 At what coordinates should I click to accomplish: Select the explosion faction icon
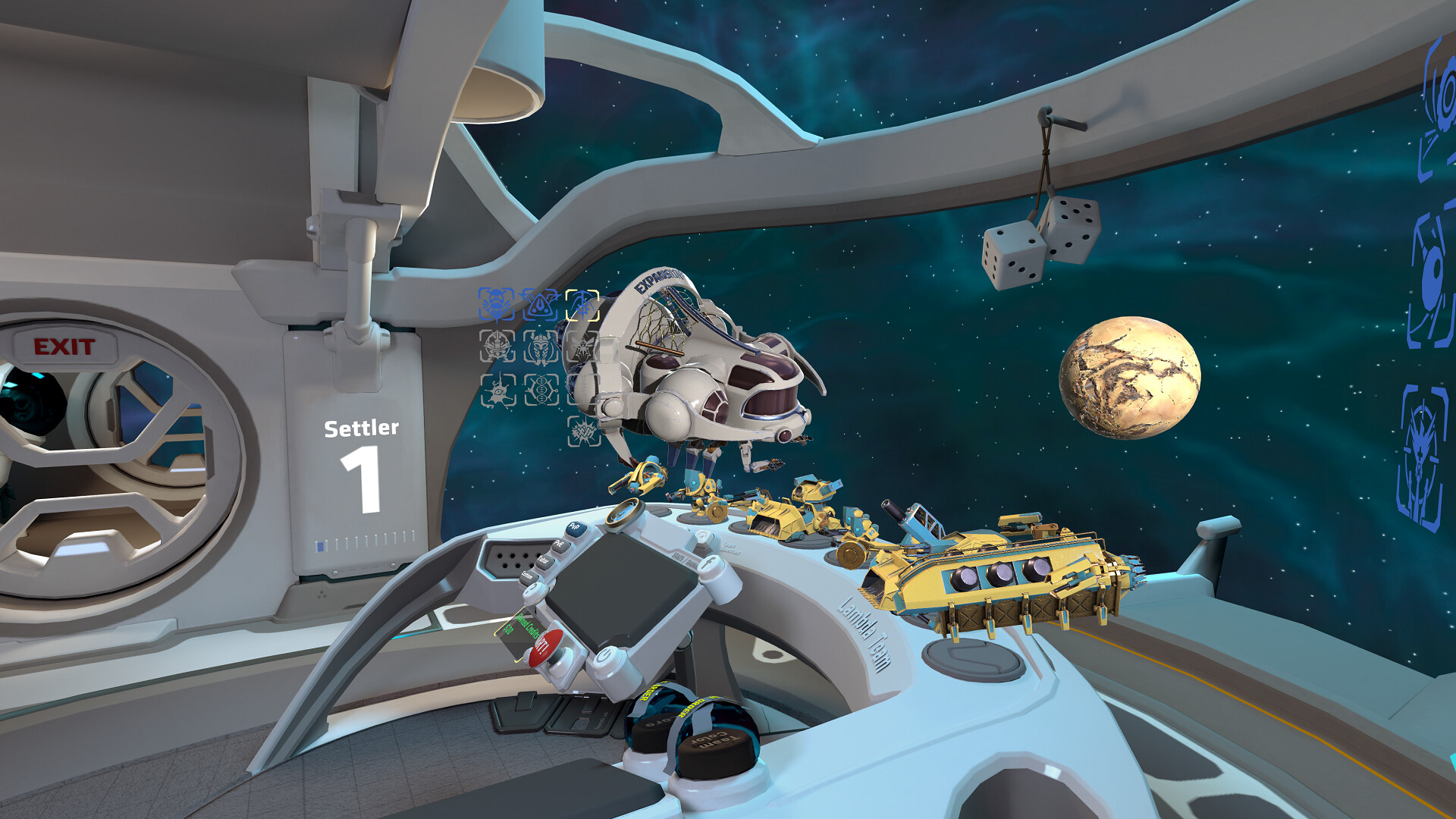click(582, 431)
